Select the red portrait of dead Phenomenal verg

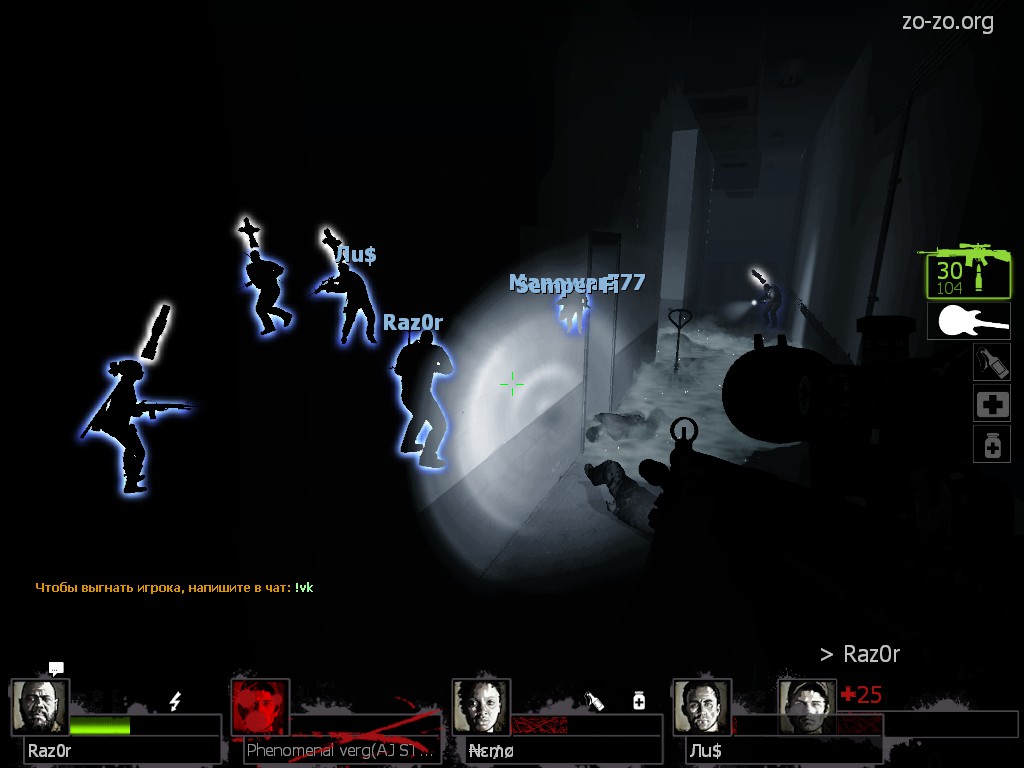(x=260, y=707)
